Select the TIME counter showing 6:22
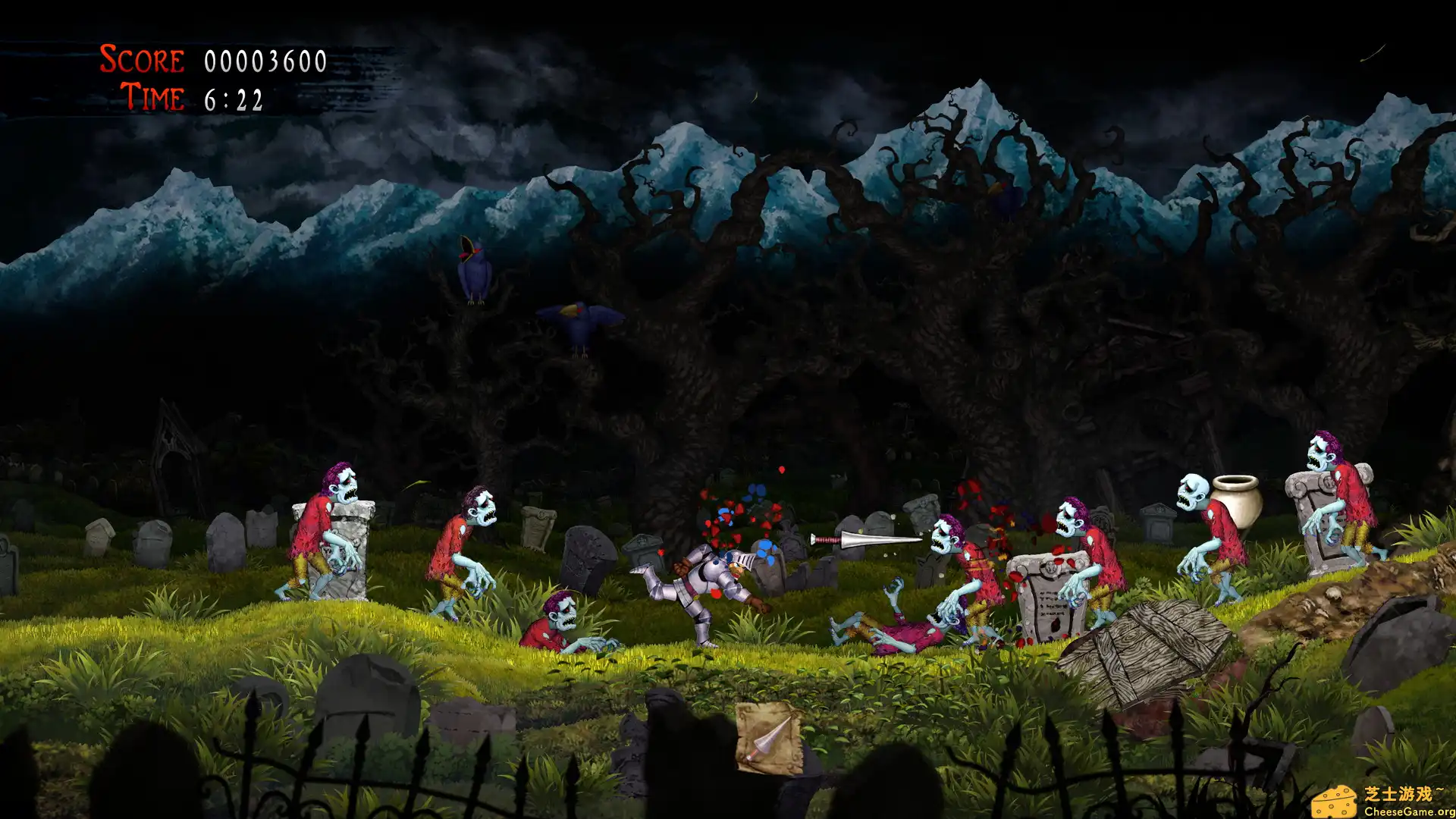Screen dimensions: 1456x819 tap(235, 99)
